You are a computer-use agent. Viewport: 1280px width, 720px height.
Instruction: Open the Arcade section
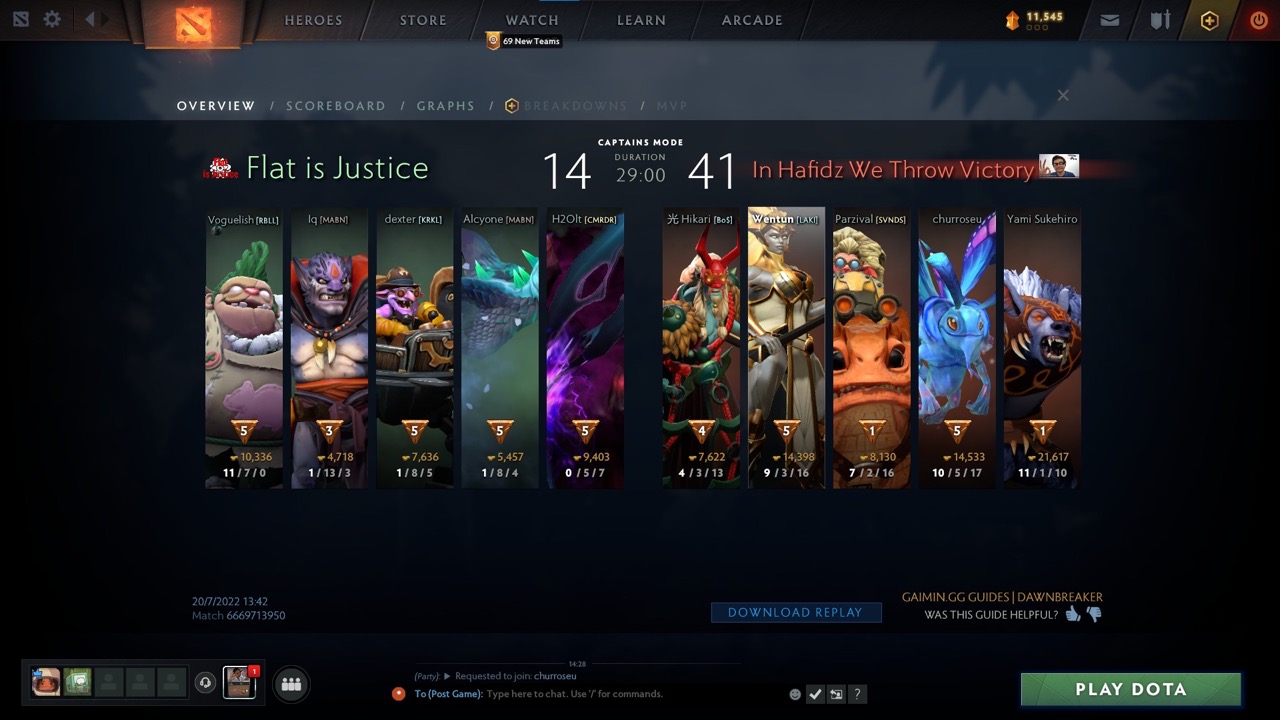752,20
